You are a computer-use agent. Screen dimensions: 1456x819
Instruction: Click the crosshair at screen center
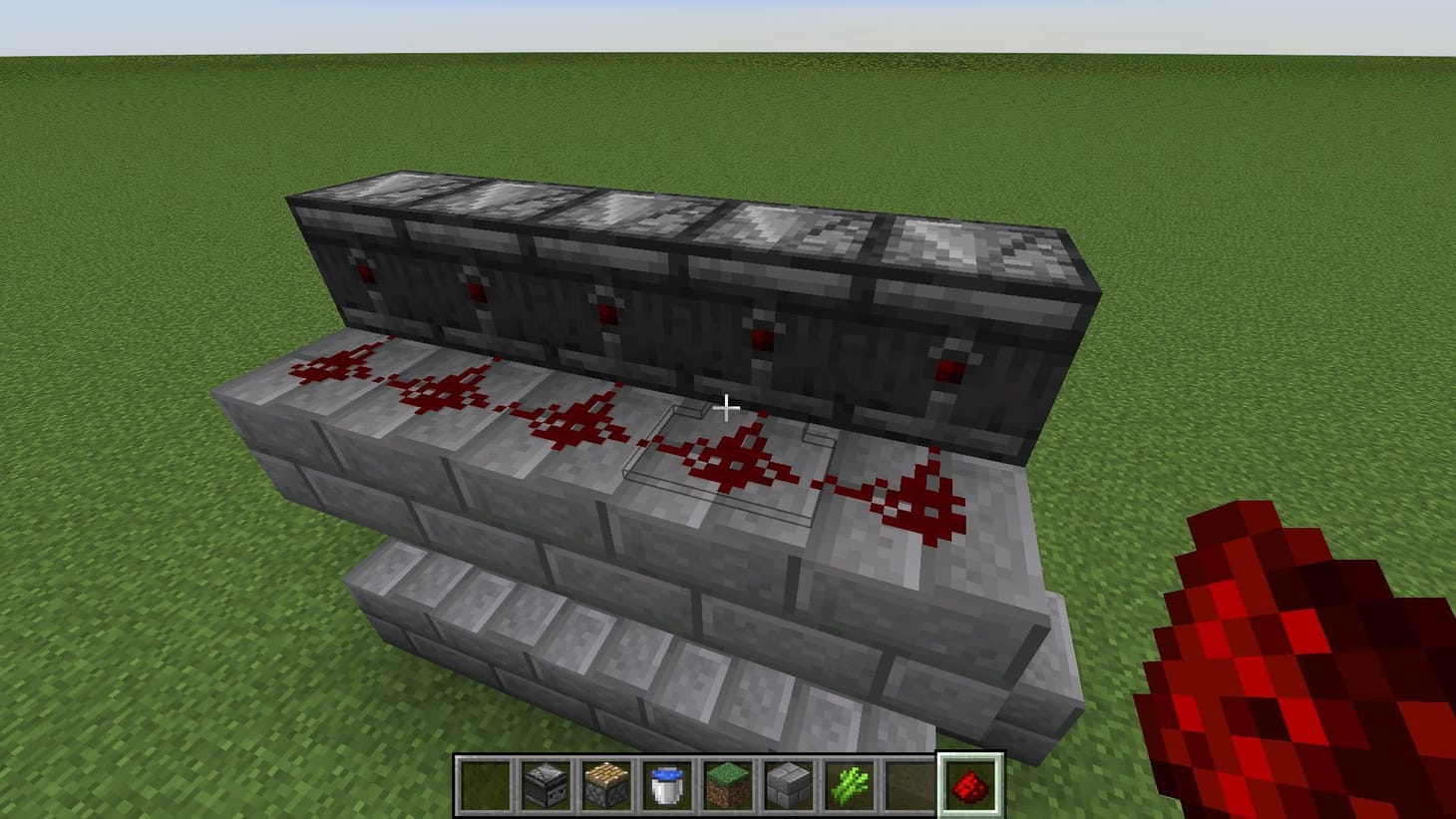point(728,409)
